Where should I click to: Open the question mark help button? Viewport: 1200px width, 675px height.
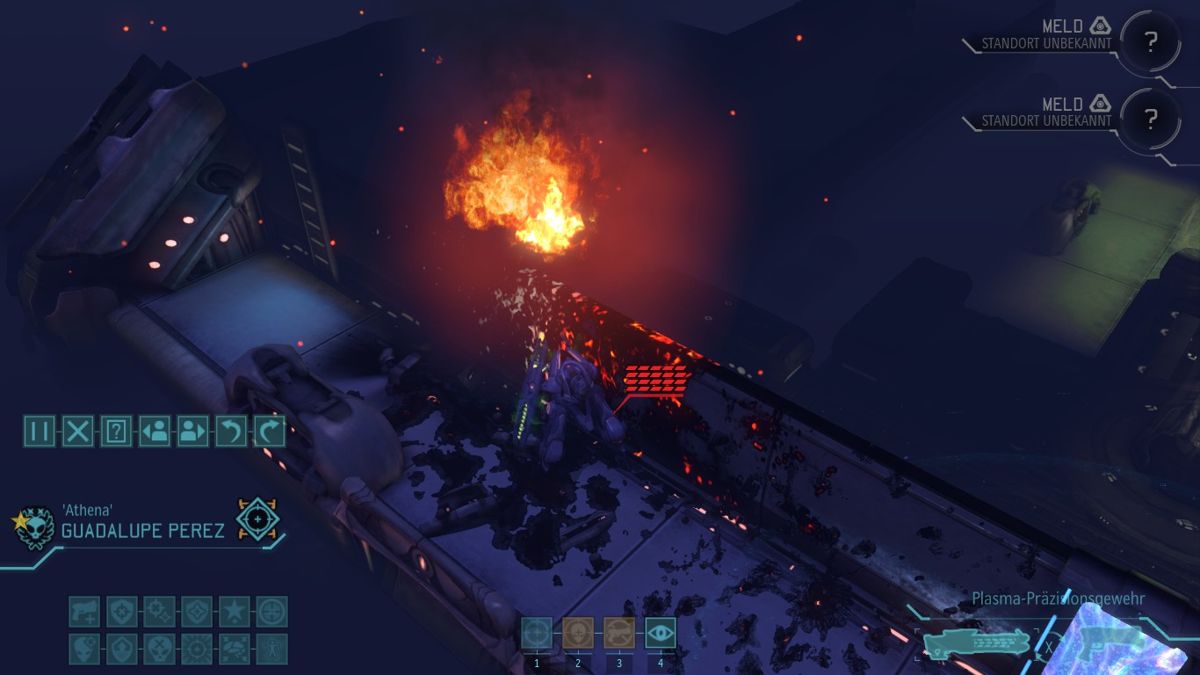click(x=116, y=431)
